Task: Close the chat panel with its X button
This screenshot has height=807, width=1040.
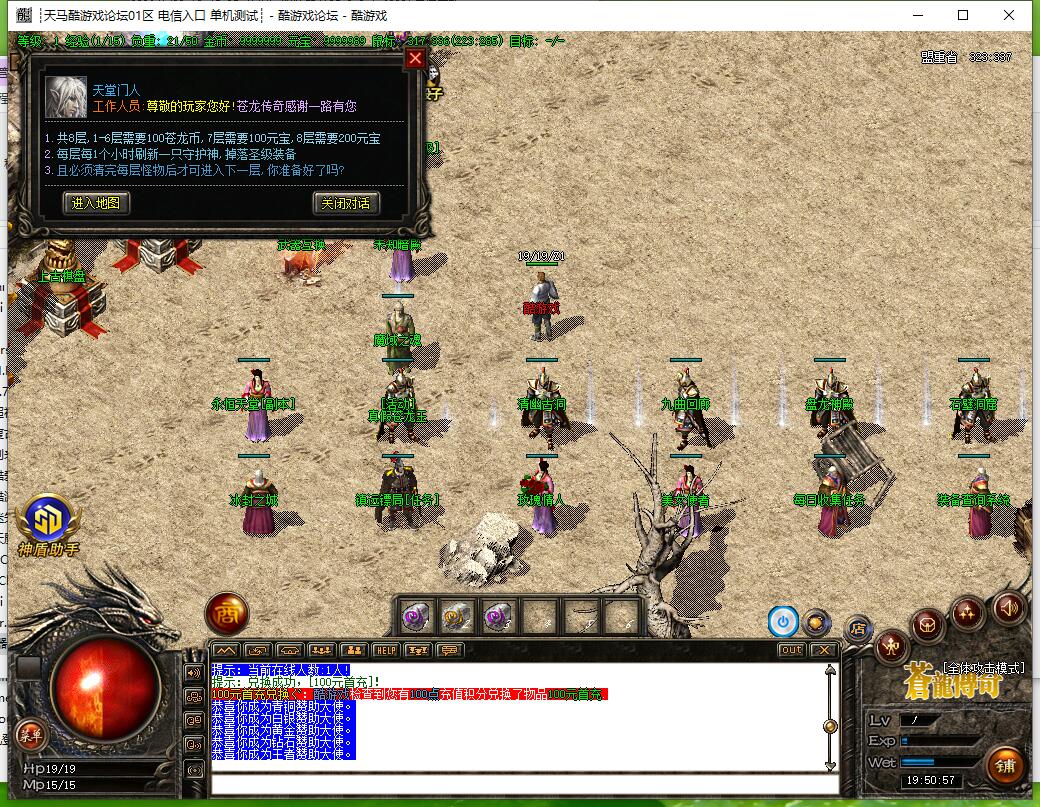Action: tap(823, 650)
